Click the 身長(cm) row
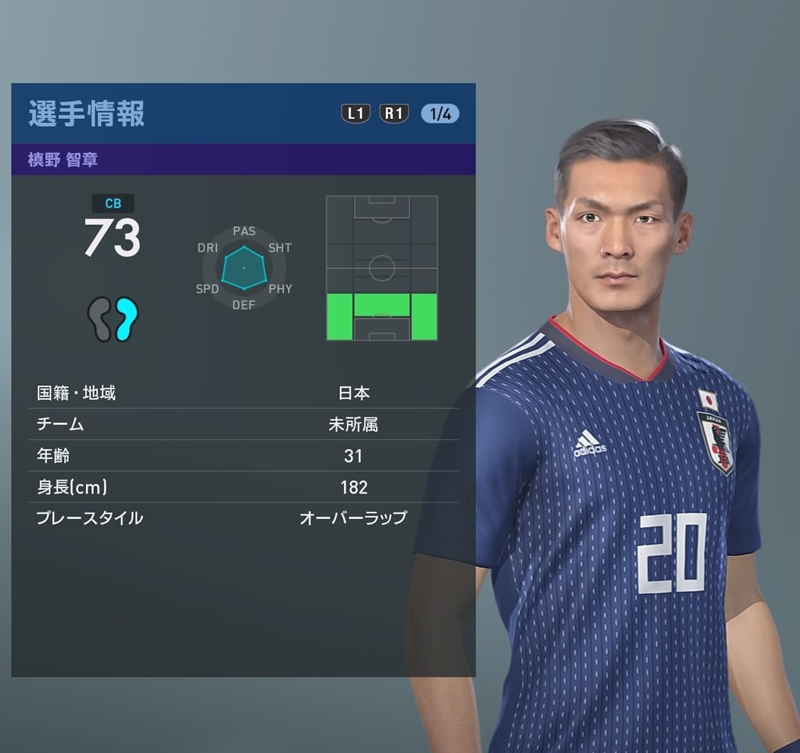This screenshot has width=800, height=753. coord(243,487)
